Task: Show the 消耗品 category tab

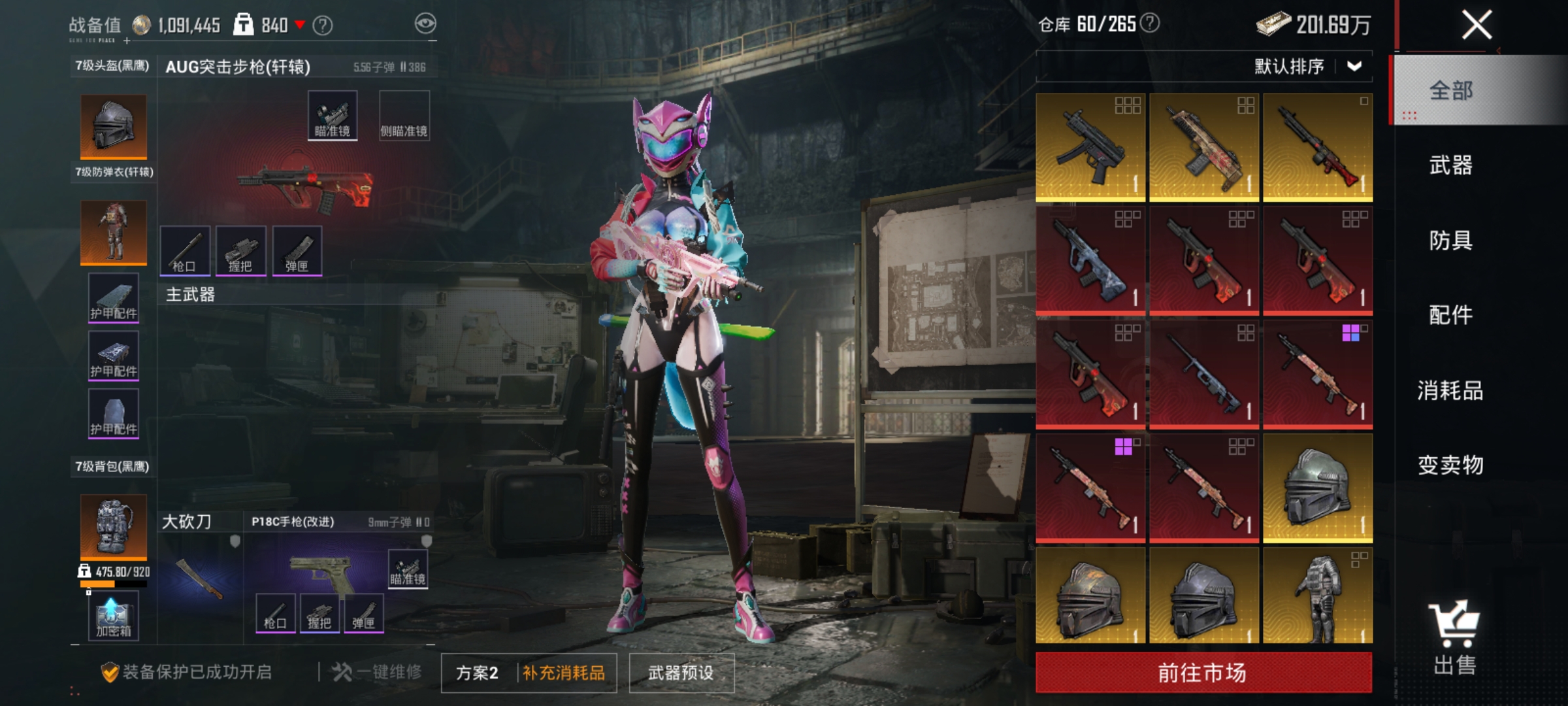Action: (1450, 391)
